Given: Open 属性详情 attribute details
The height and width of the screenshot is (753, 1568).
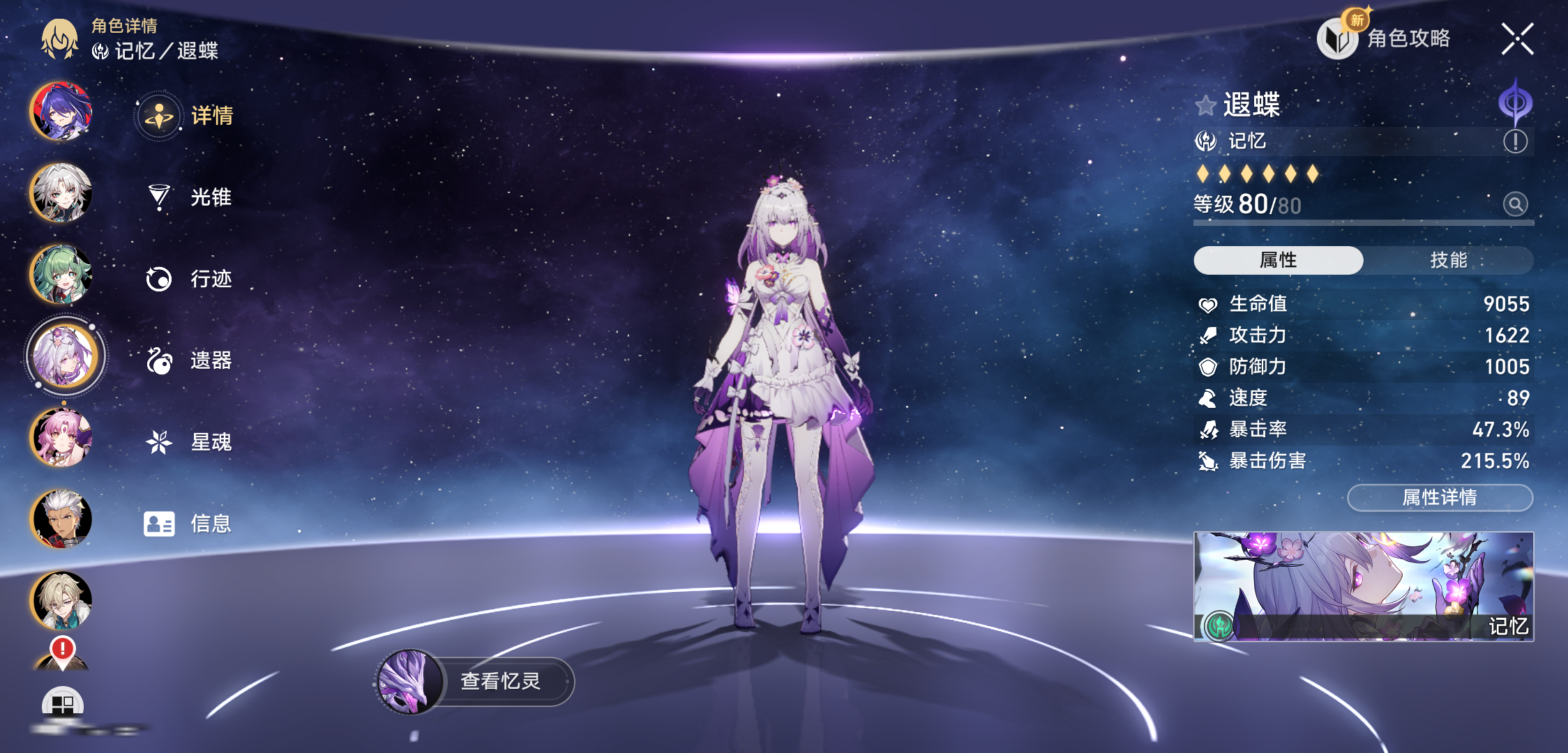Looking at the screenshot, I should click(1440, 497).
